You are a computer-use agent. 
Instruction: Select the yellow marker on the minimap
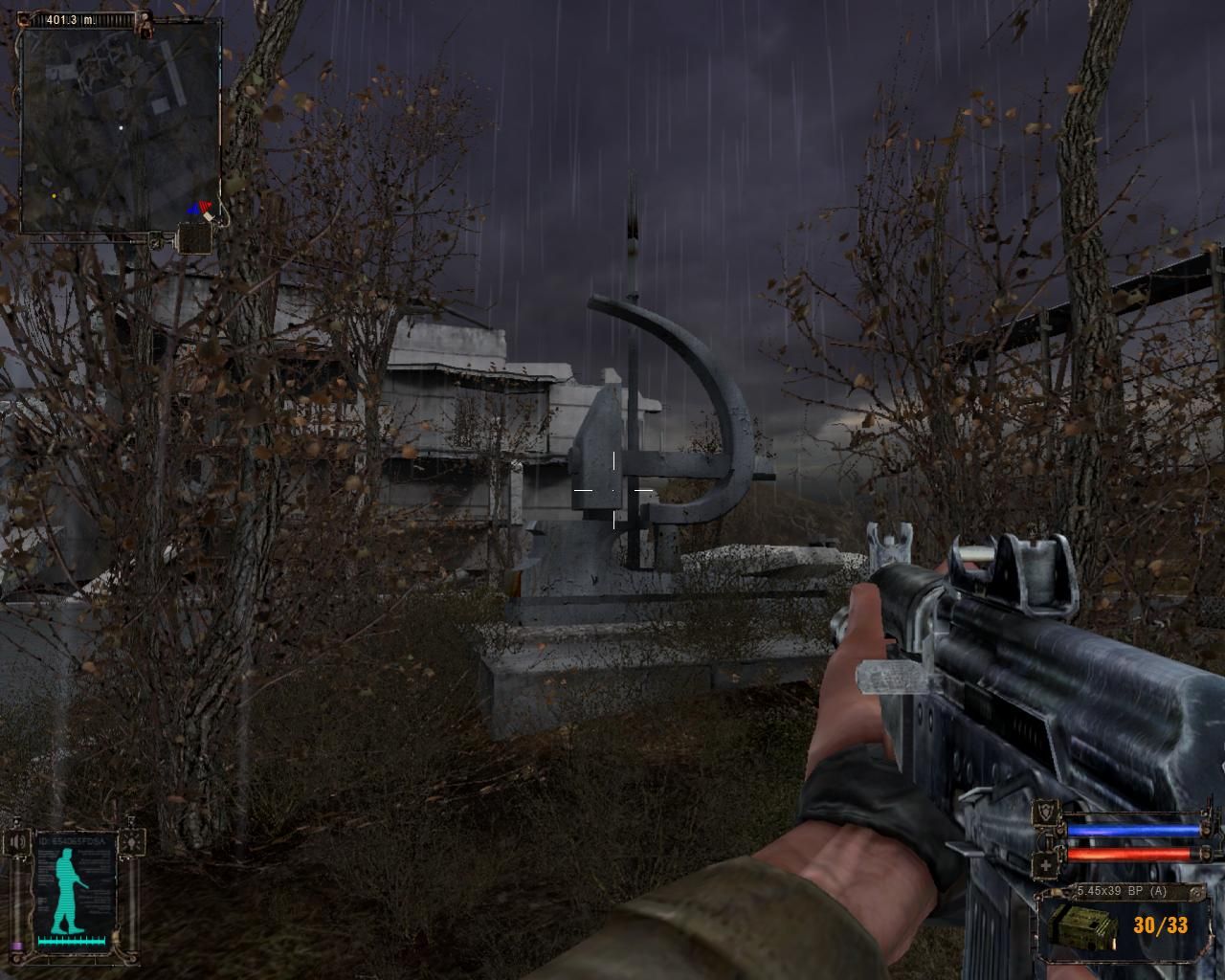(54, 196)
